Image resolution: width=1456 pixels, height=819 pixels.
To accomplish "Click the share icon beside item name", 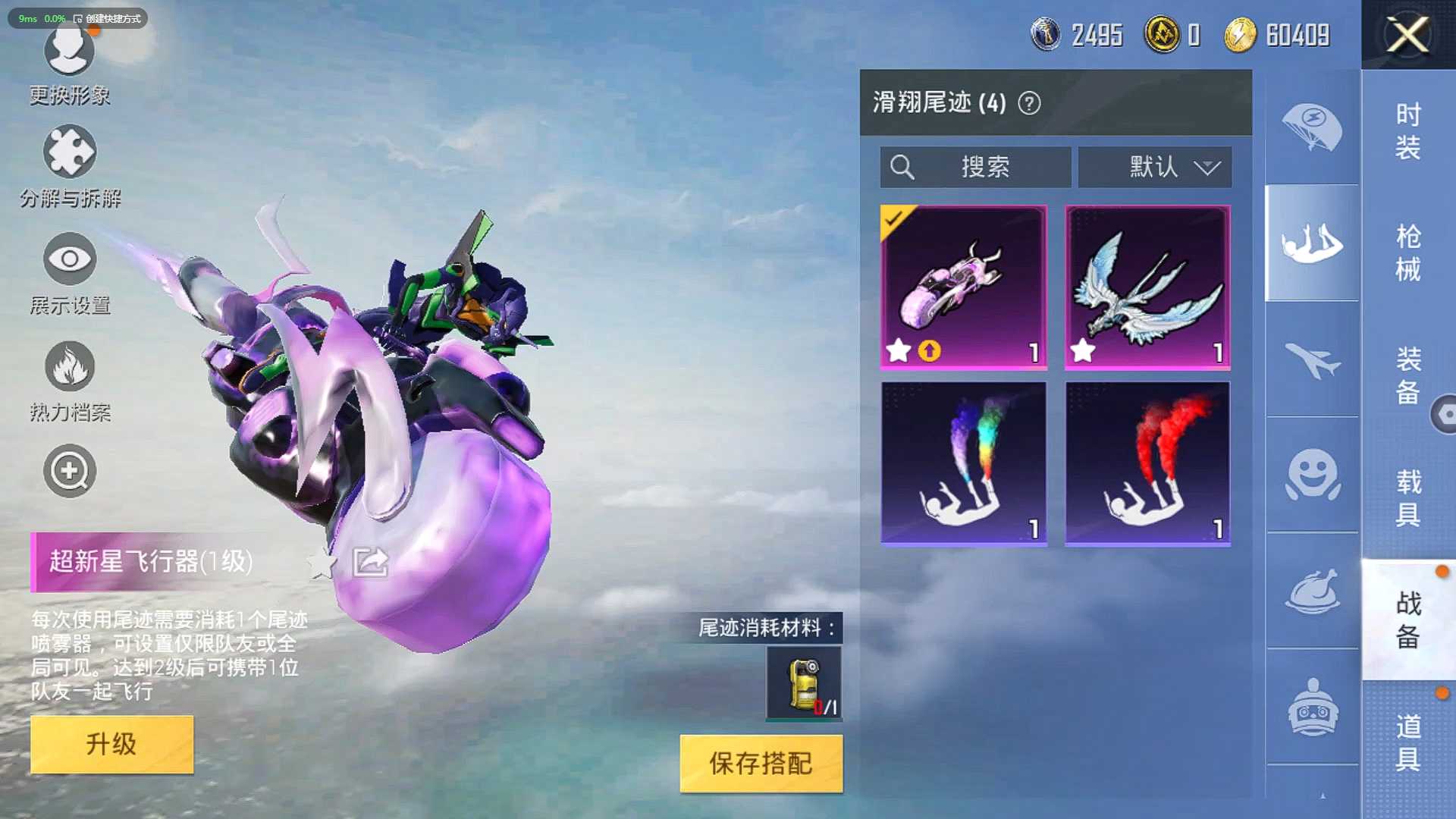I will coord(371,562).
